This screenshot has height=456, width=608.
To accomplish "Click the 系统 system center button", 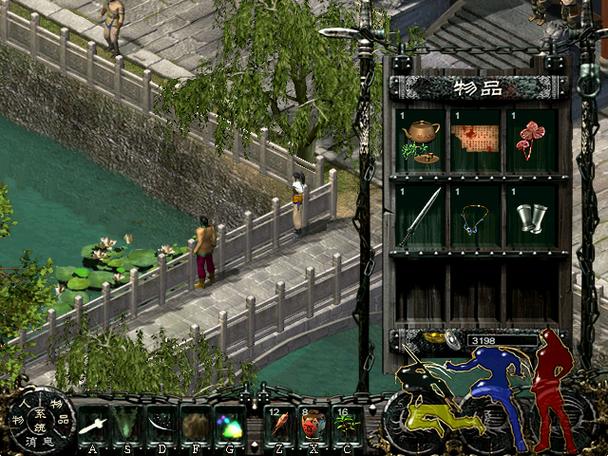I will pos(39,418).
